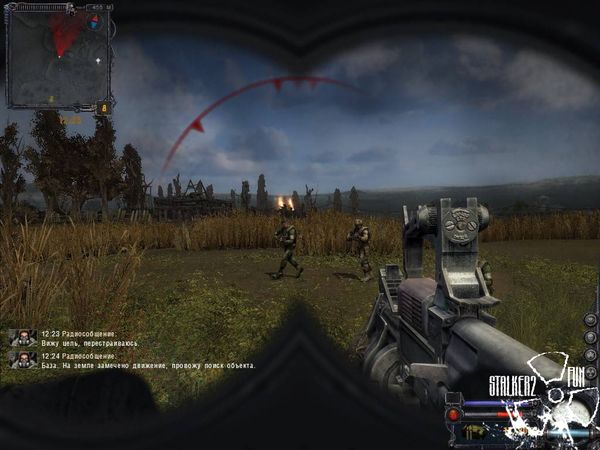
Task: Select the 12:24 radio message portrait
Action: [24, 359]
